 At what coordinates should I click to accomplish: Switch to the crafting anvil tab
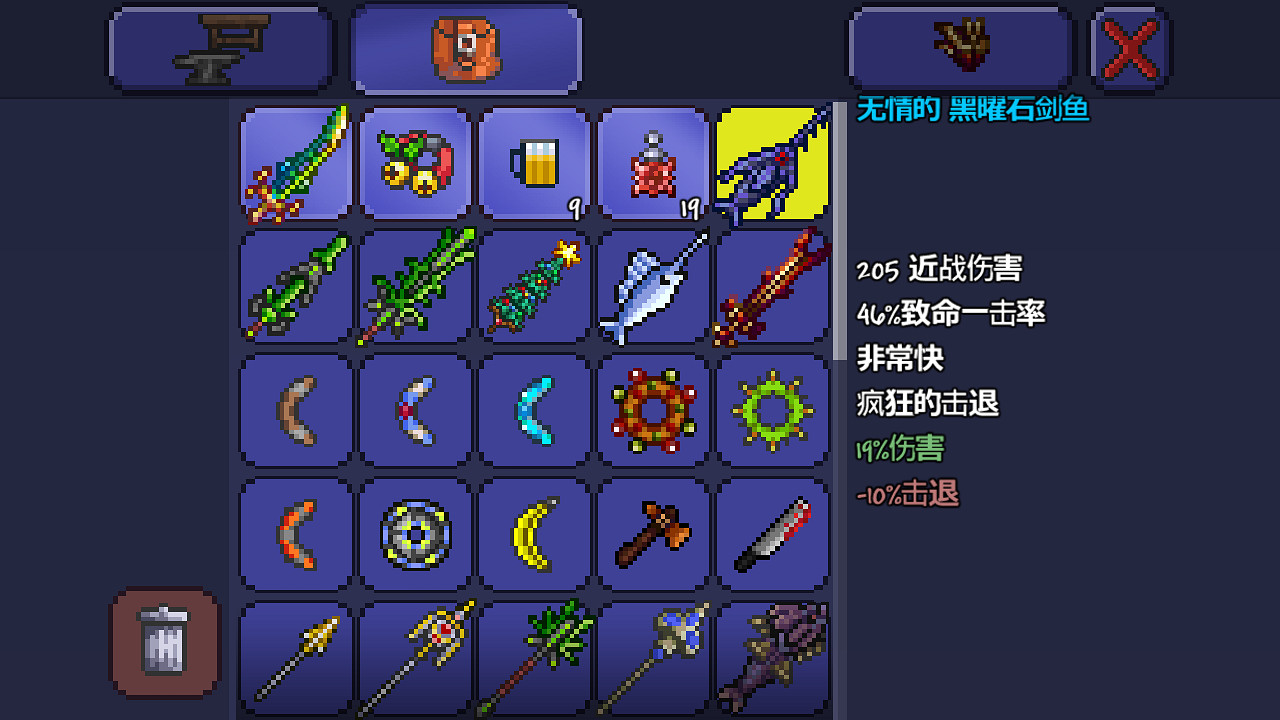(220, 46)
